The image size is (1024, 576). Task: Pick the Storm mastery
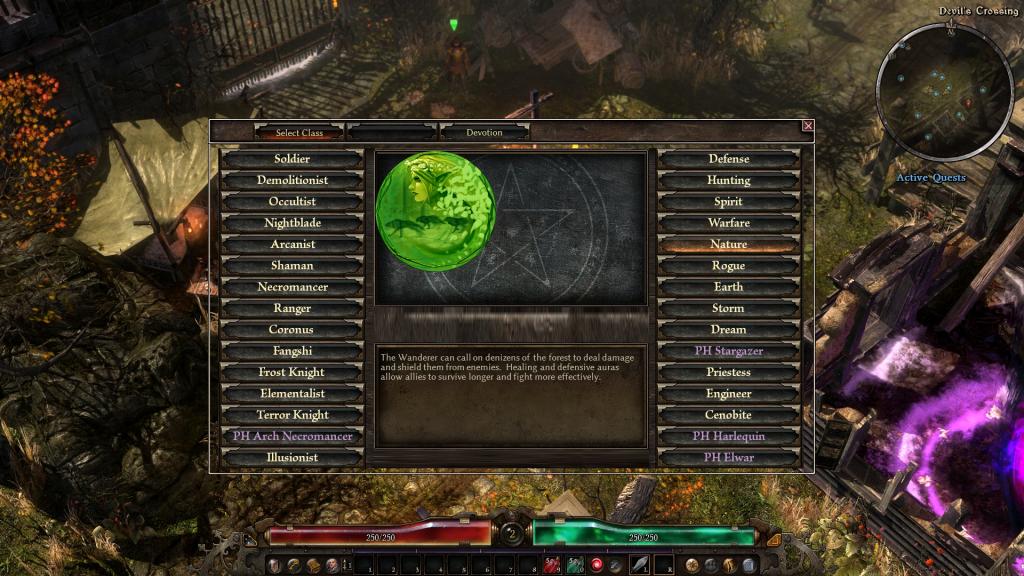point(728,308)
